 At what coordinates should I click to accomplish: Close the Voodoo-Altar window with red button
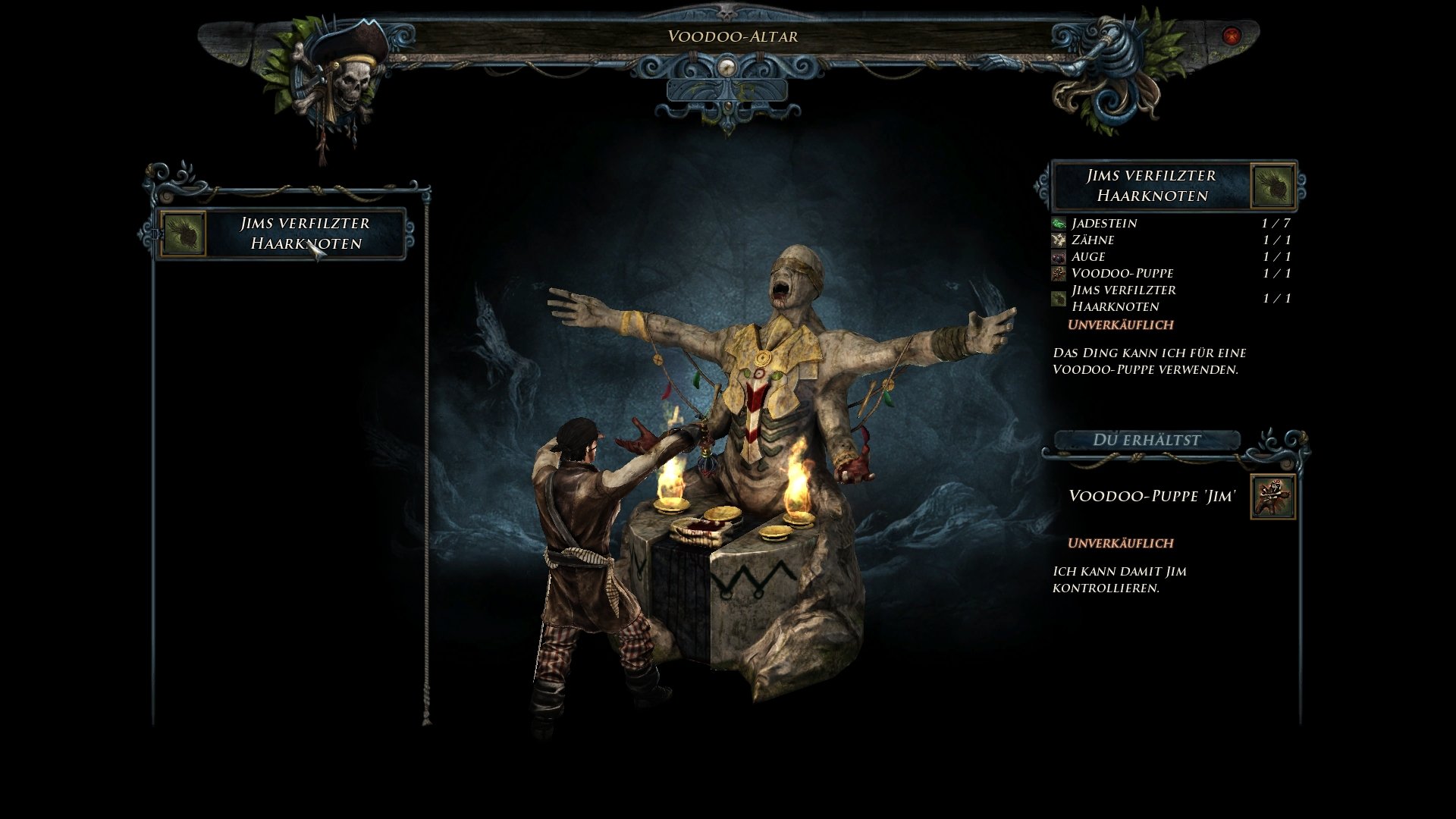(1231, 36)
